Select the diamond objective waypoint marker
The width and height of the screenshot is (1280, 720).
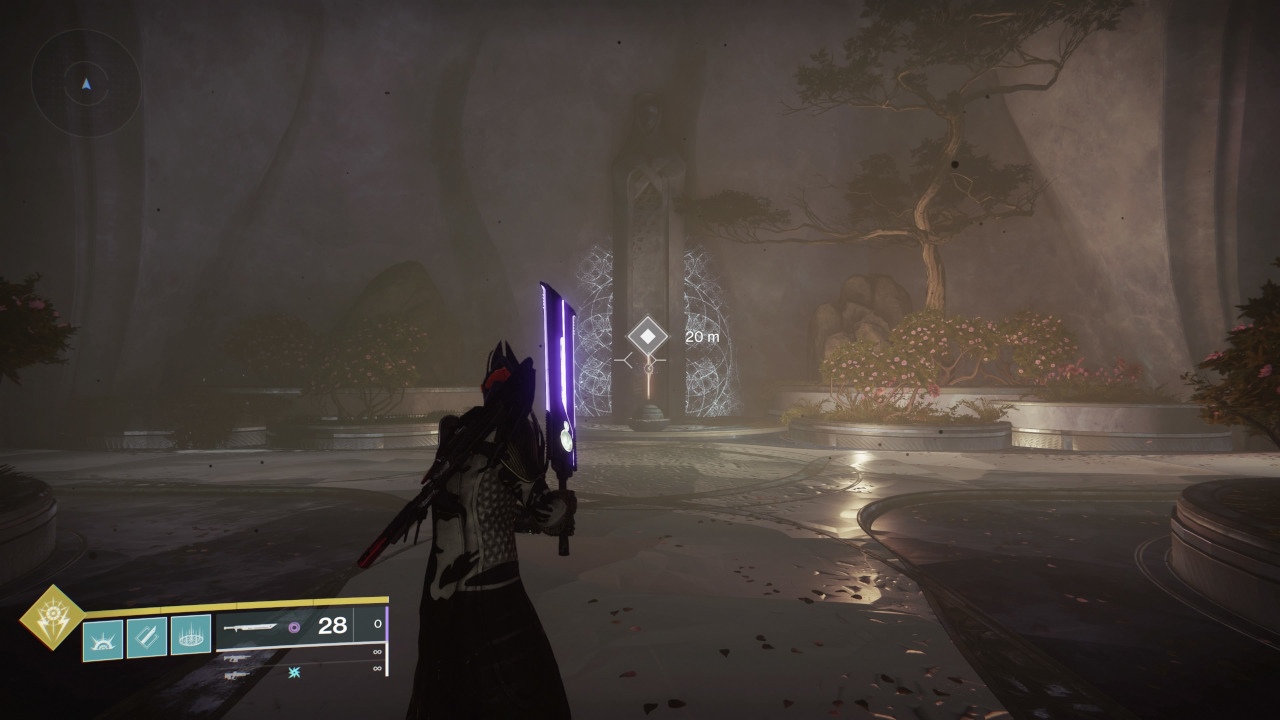click(x=647, y=336)
